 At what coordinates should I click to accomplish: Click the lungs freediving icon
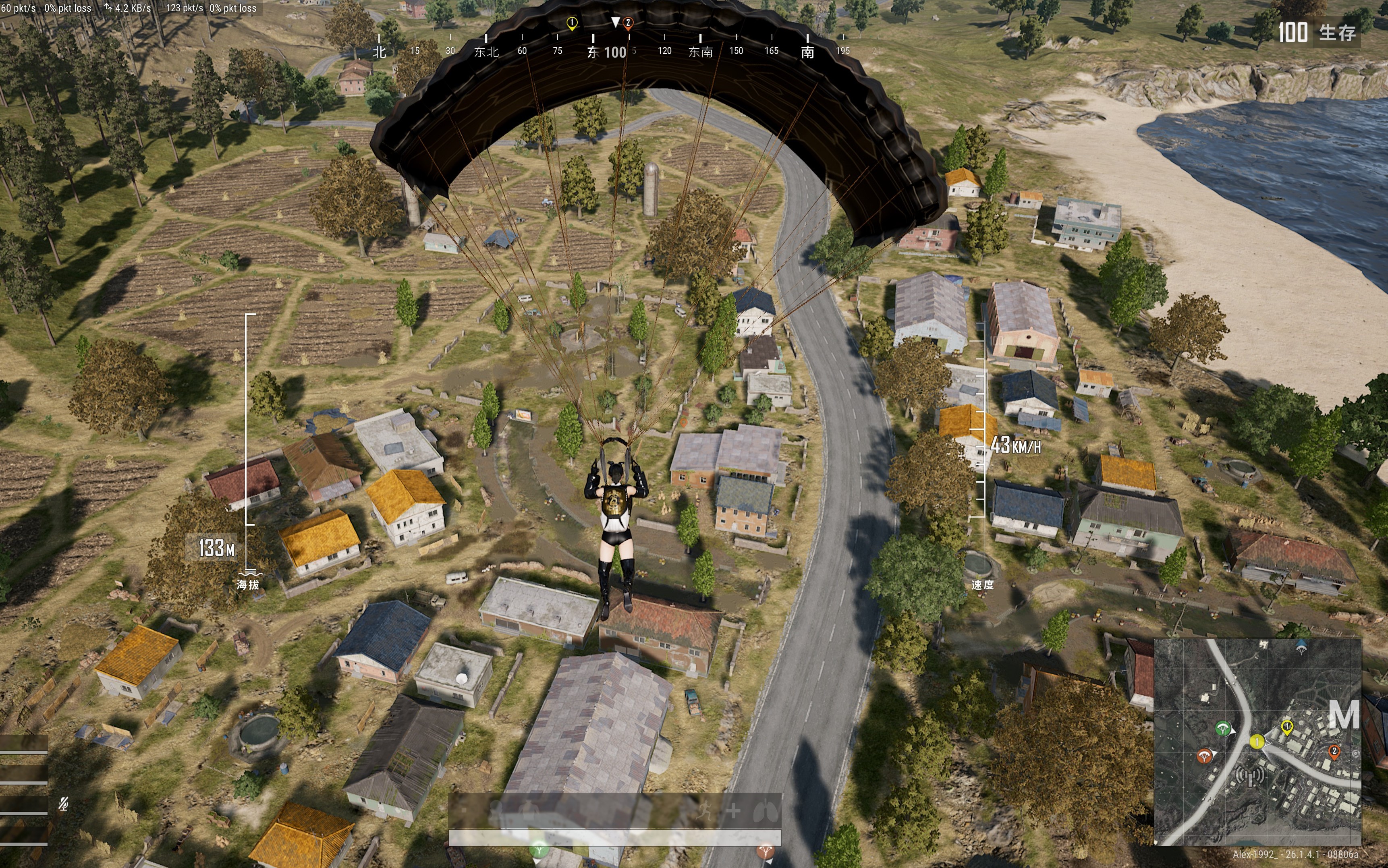(x=766, y=810)
